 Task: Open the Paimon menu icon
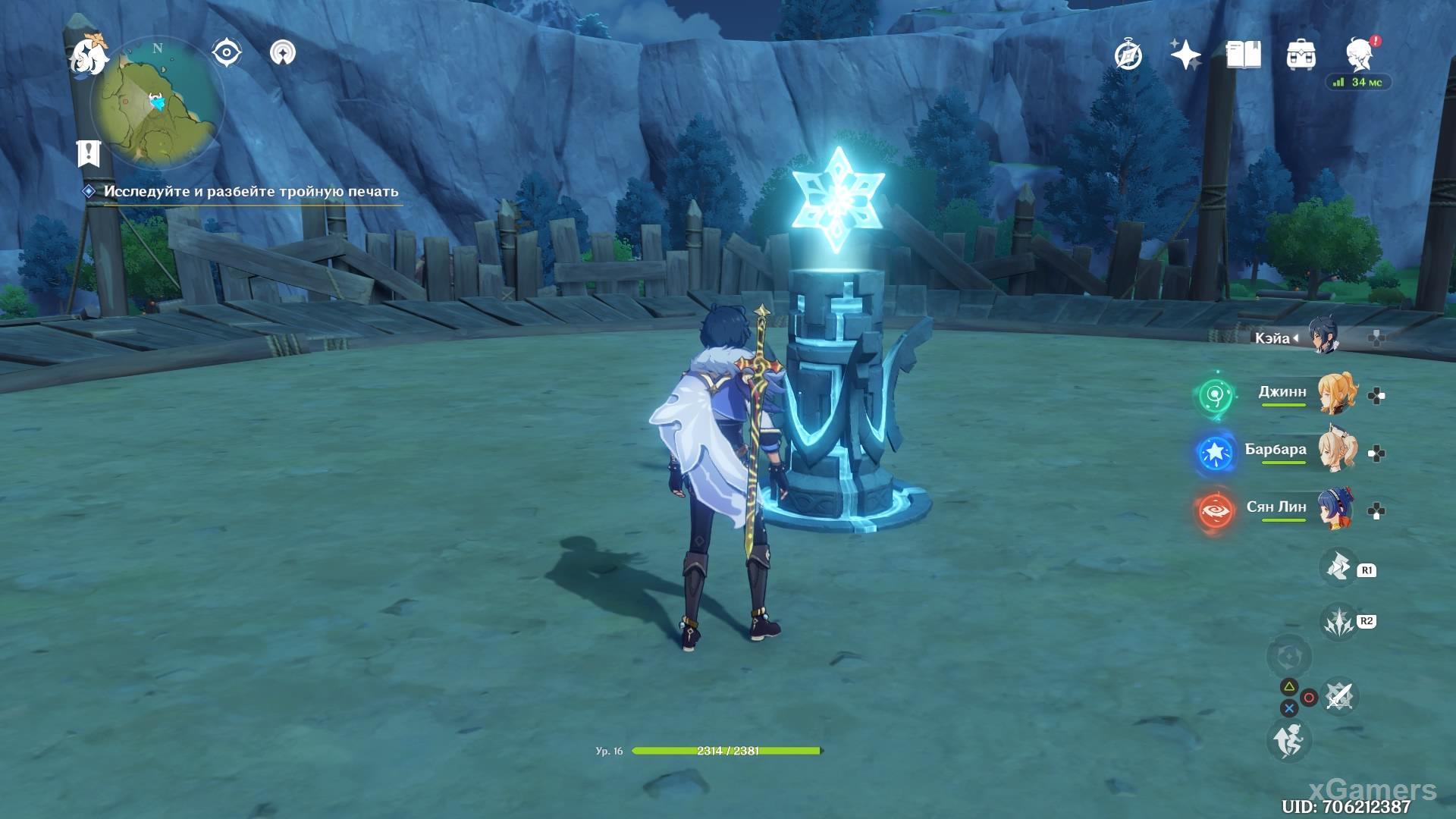[x=87, y=55]
